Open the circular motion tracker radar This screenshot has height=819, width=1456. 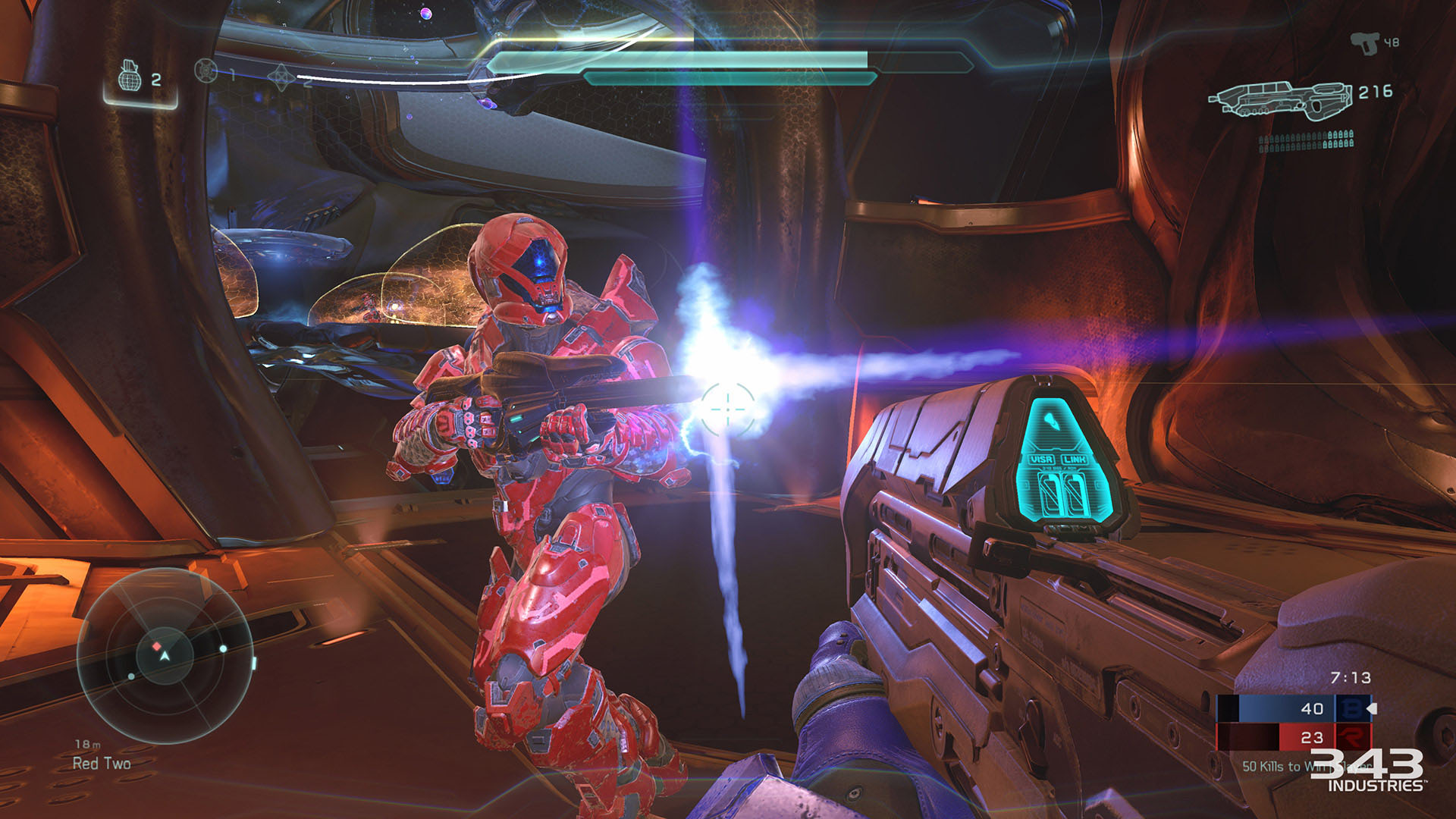click(165, 655)
